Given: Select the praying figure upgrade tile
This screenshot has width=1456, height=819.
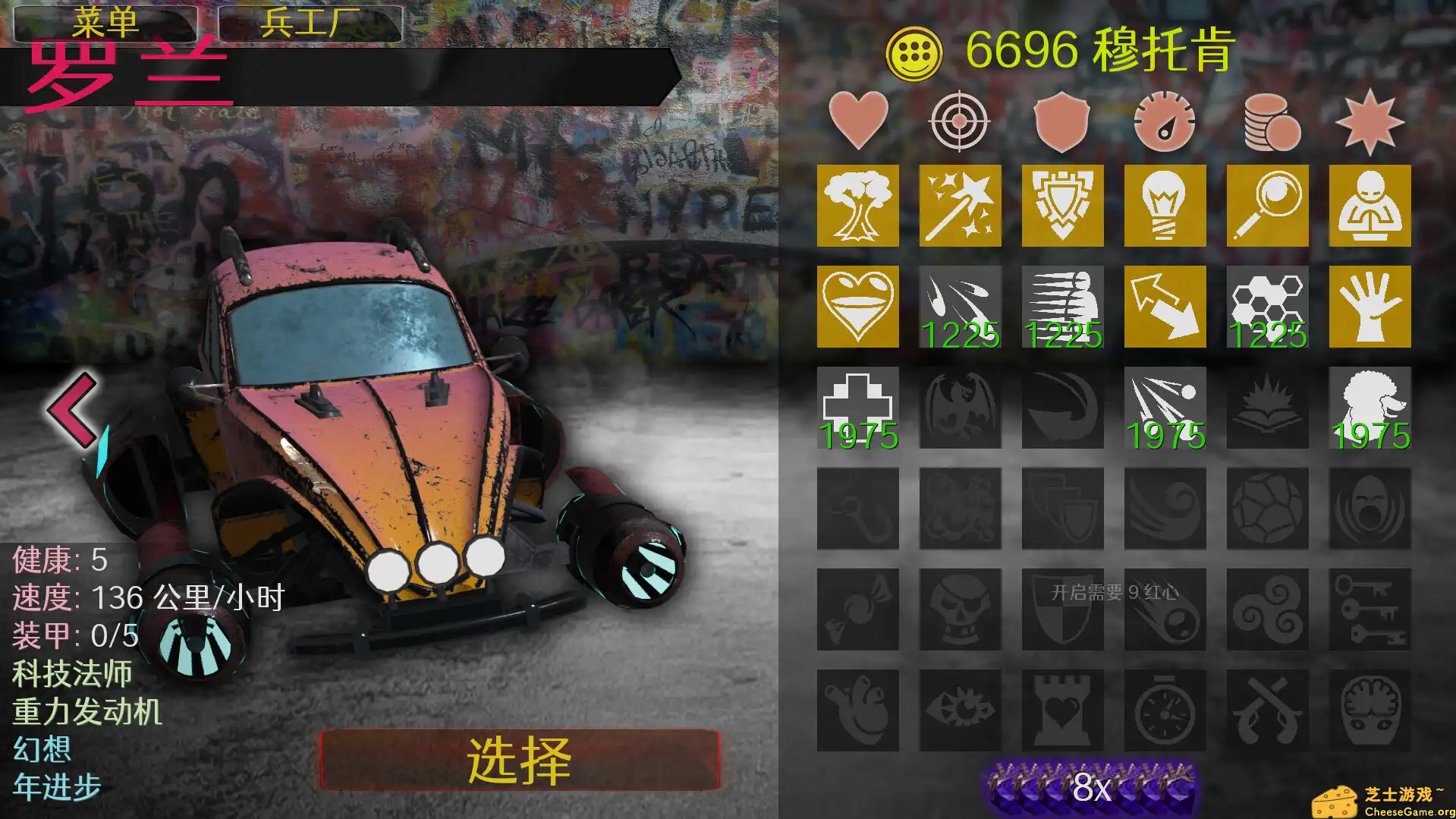Looking at the screenshot, I should (x=1370, y=205).
